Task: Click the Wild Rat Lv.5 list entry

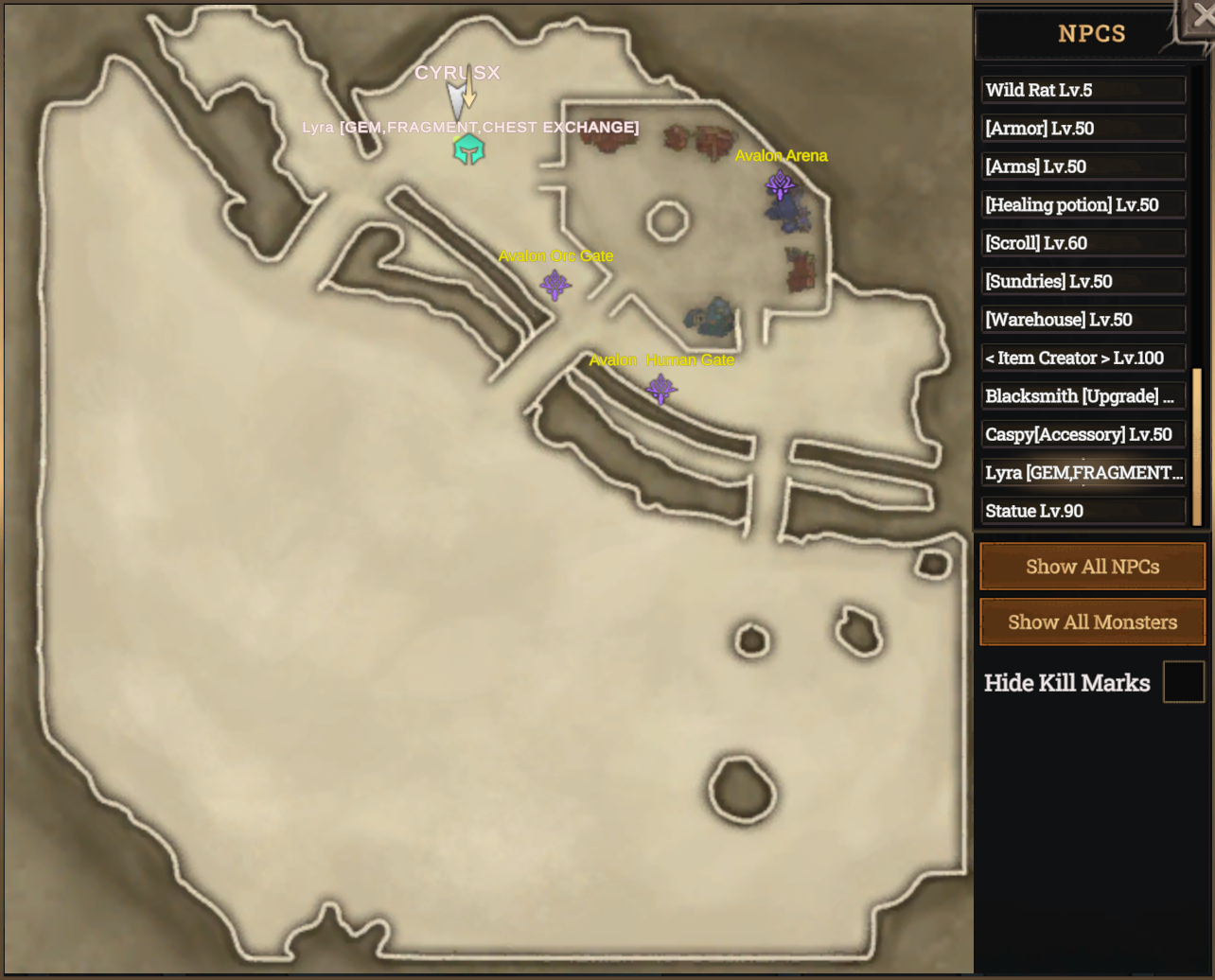Action: (x=1083, y=90)
